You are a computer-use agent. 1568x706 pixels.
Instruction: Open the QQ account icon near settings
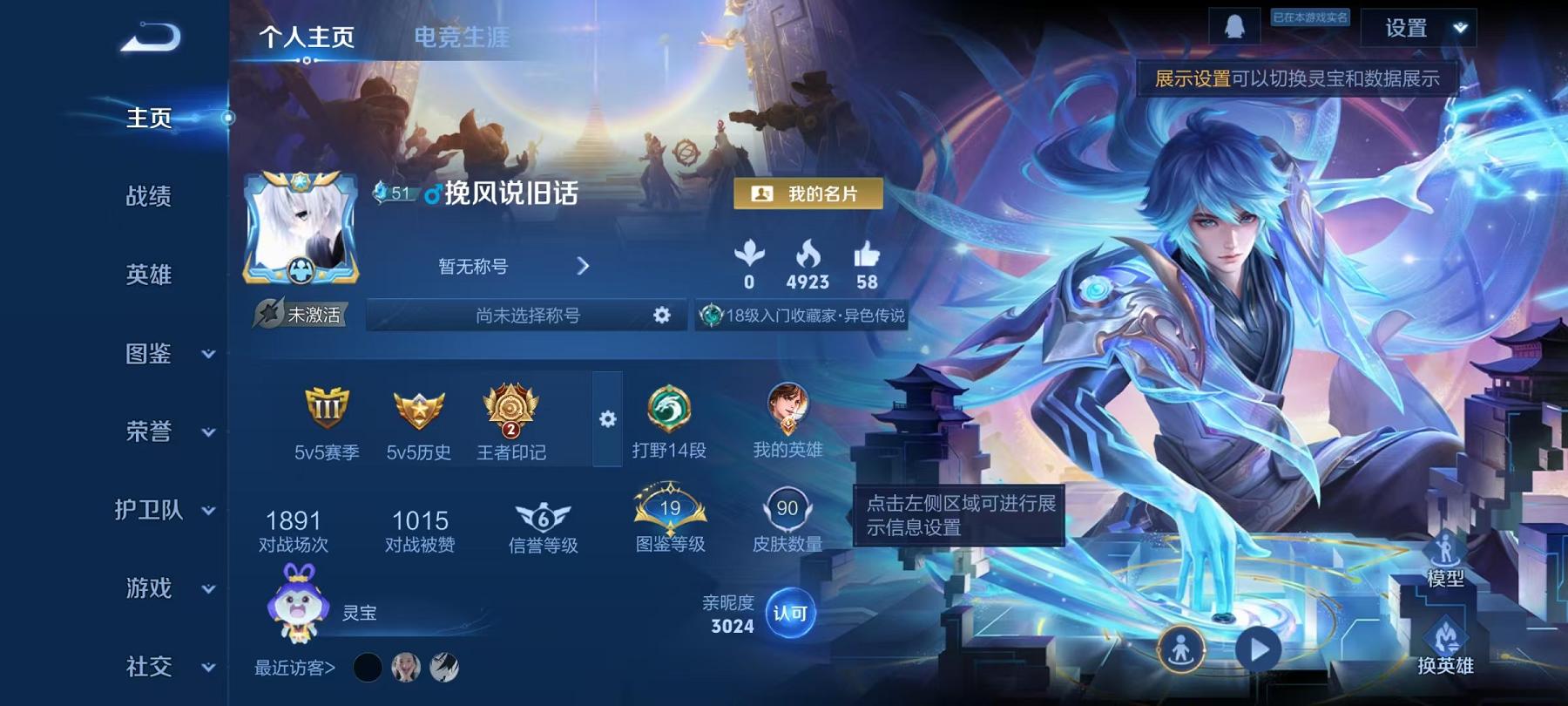1236,26
